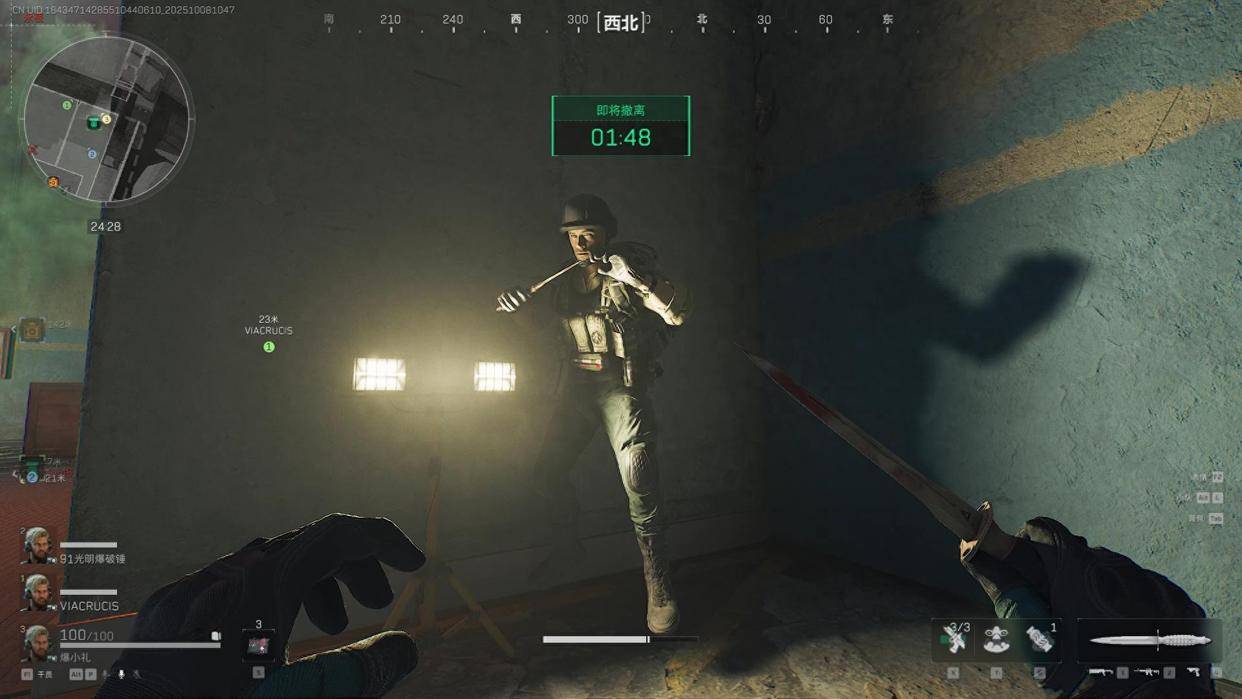Select the blue teammate 2 minimap marker

(92, 154)
